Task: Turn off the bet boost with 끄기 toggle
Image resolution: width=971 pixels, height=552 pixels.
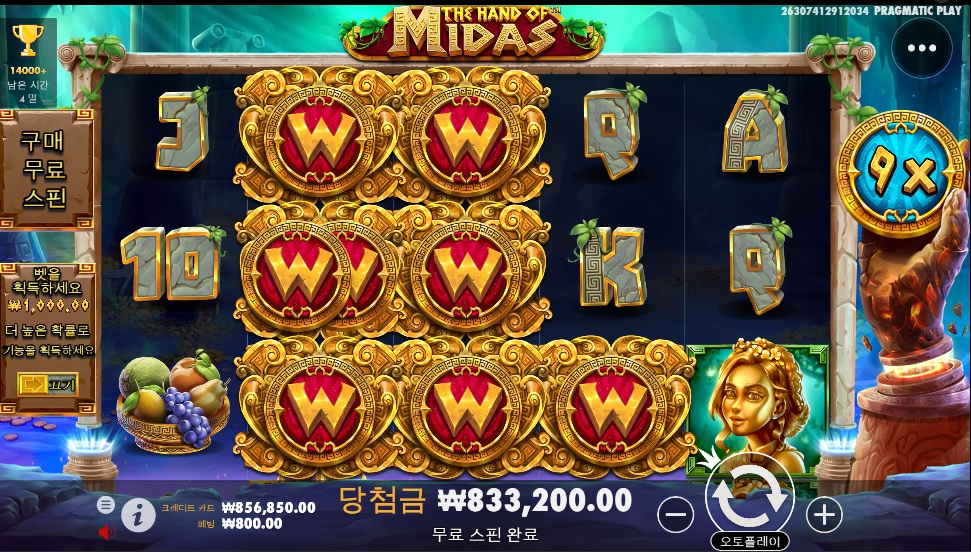Action: [46, 384]
